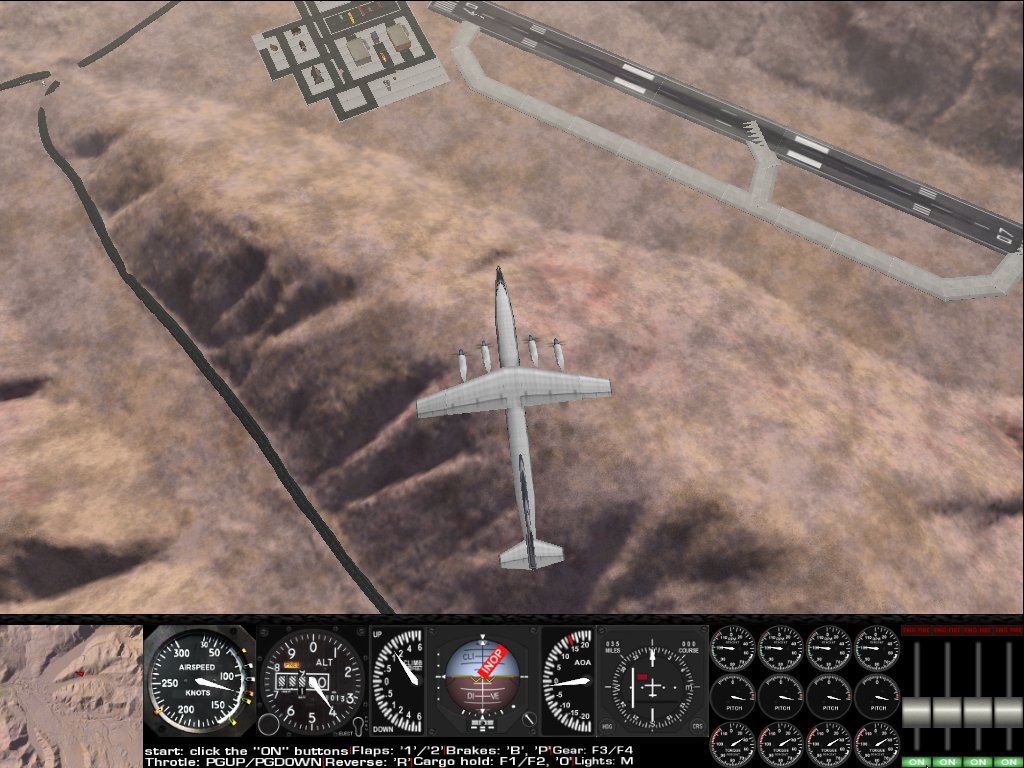This screenshot has height=768, width=1024.
Task: Click the engine 4 throttle lever handle
Action: pyautogui.click(x=1007, y=712)
